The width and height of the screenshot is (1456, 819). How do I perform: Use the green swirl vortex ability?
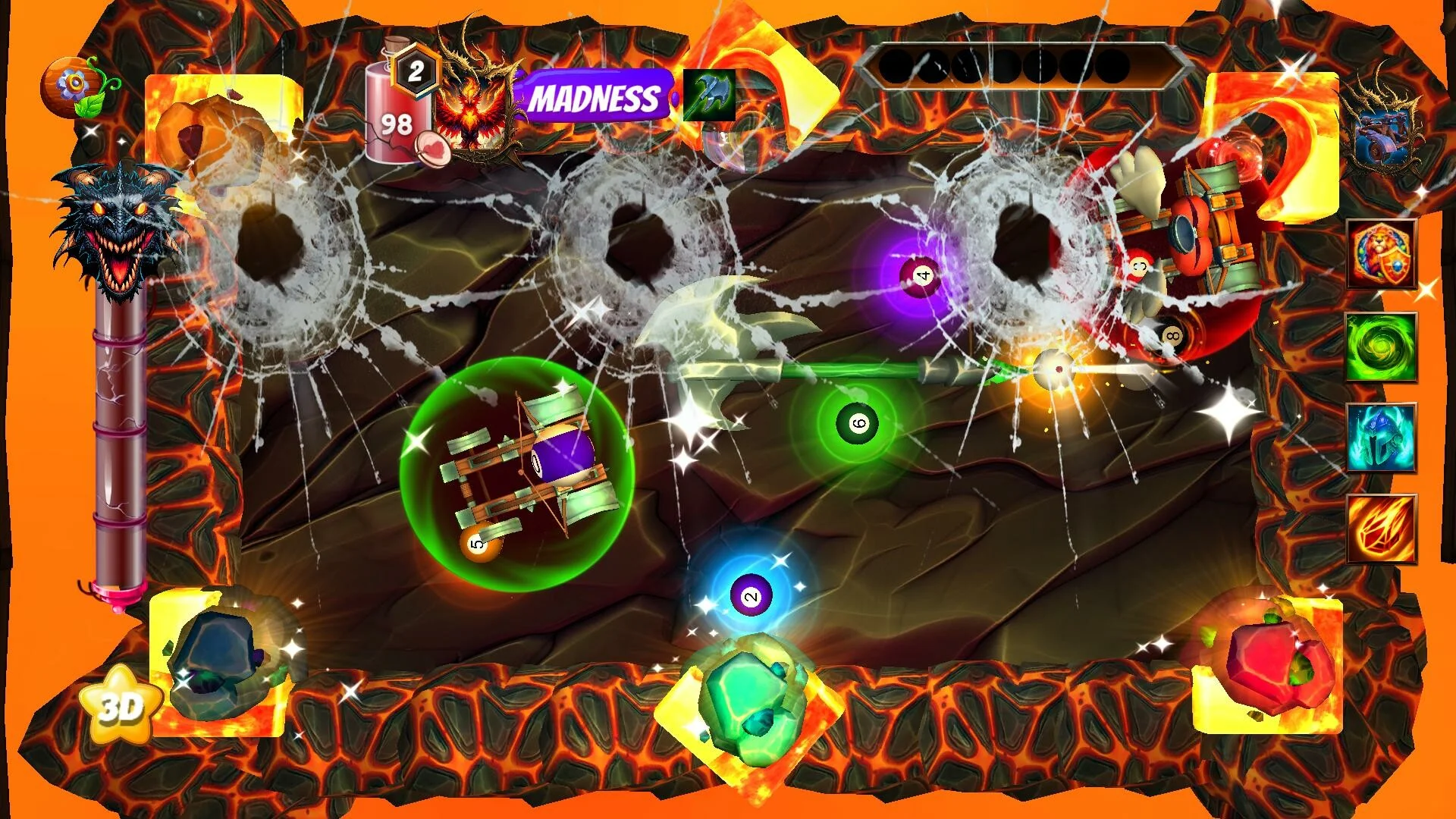point(1381,347)
